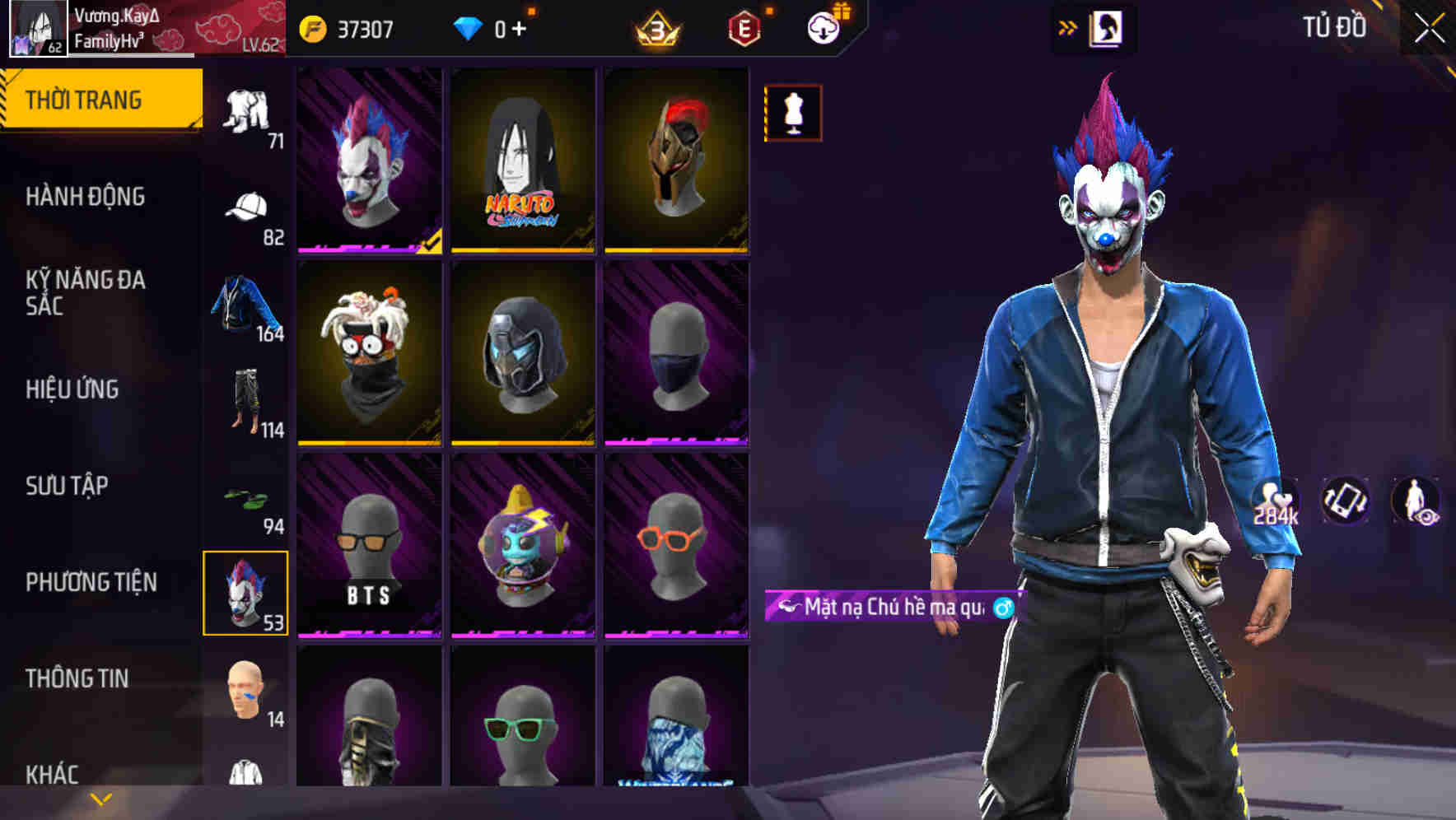Switch to the HÀNH ĐỘNG tab
1456x820 pixels.
86,198
